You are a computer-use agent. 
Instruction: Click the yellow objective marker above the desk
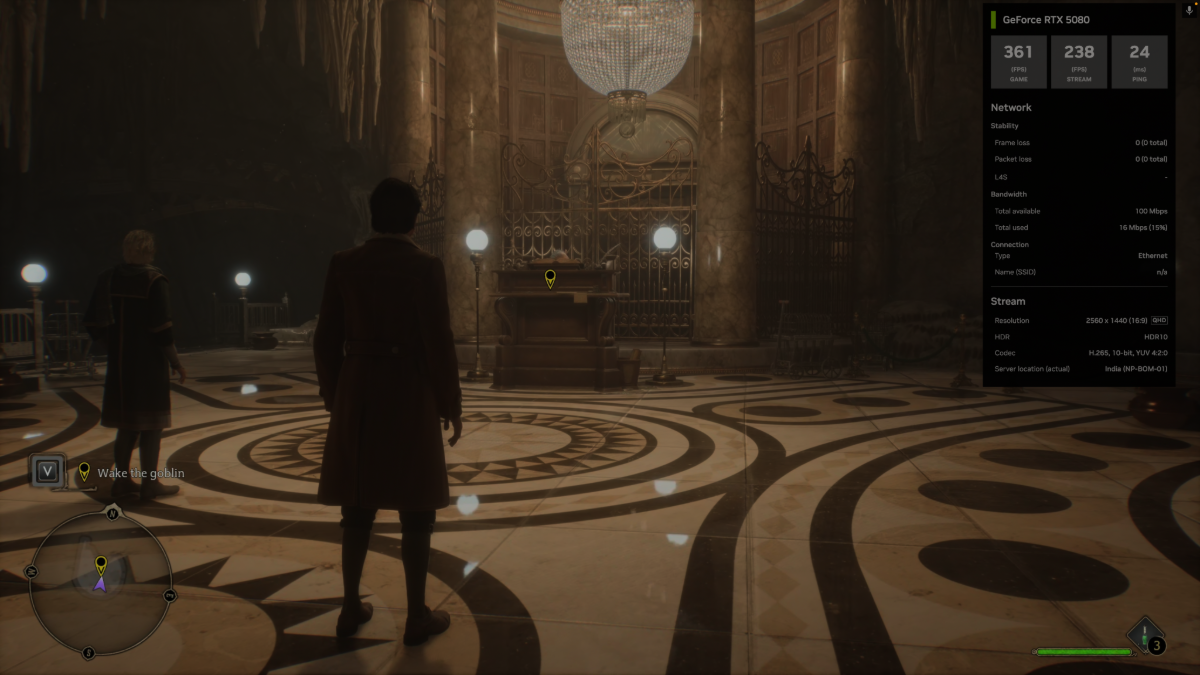tap(549, 278)
